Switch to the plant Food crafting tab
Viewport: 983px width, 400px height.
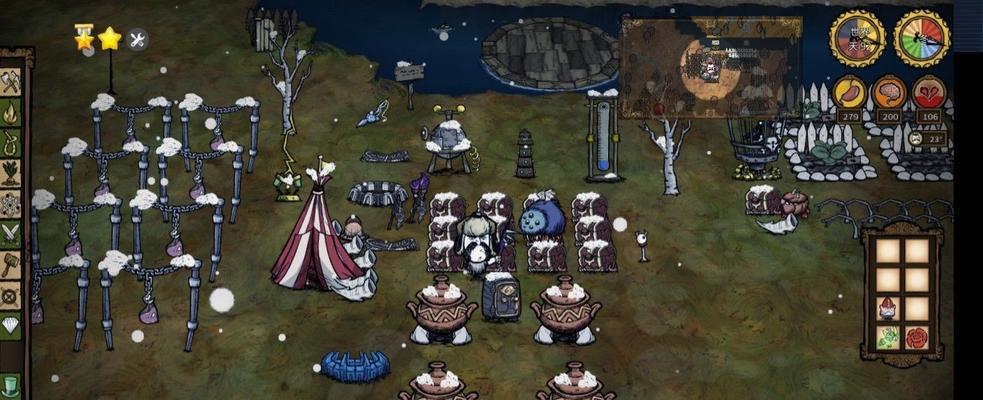(x=12, y=175)
